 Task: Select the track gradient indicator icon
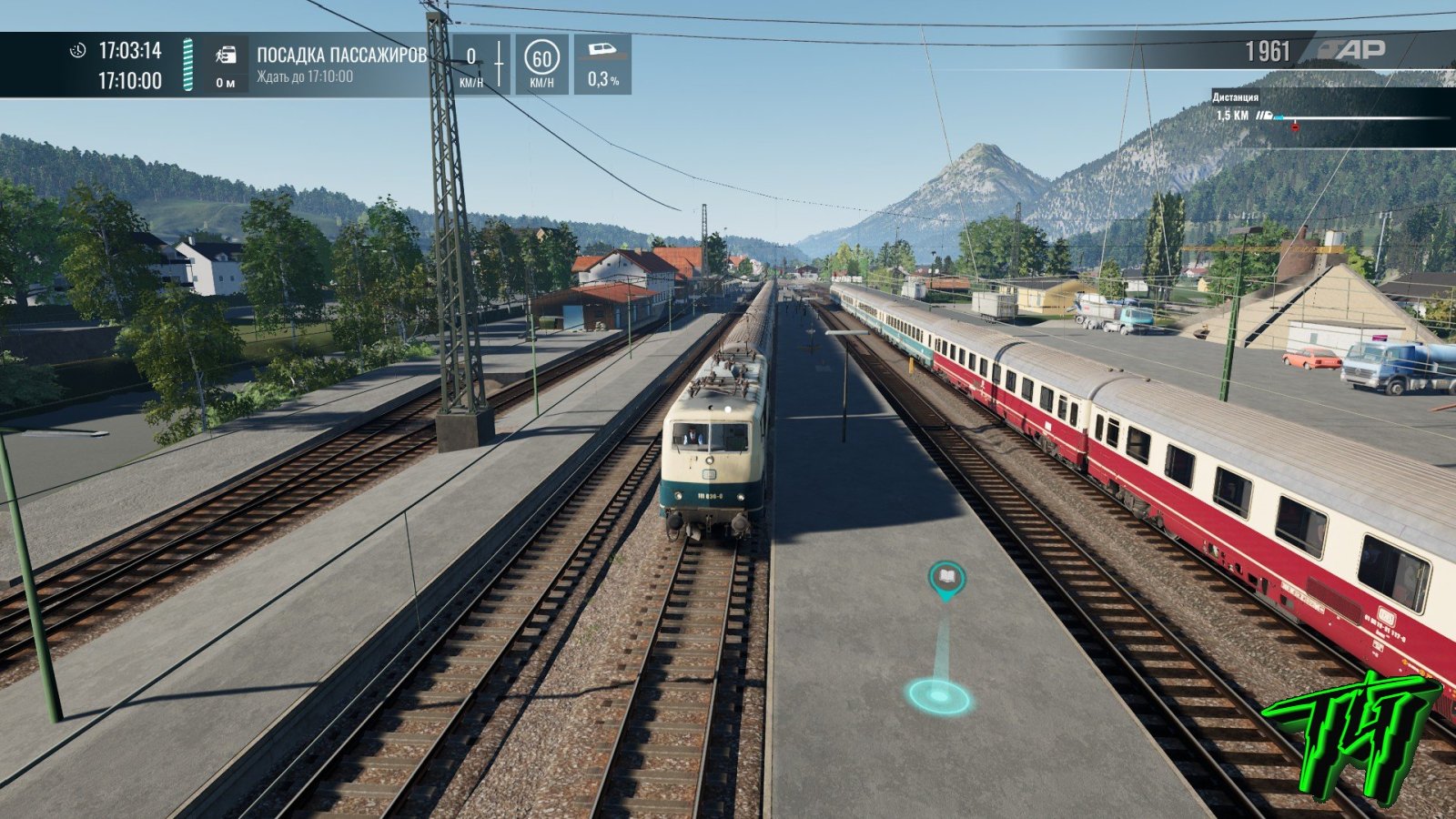pos(602,52)
